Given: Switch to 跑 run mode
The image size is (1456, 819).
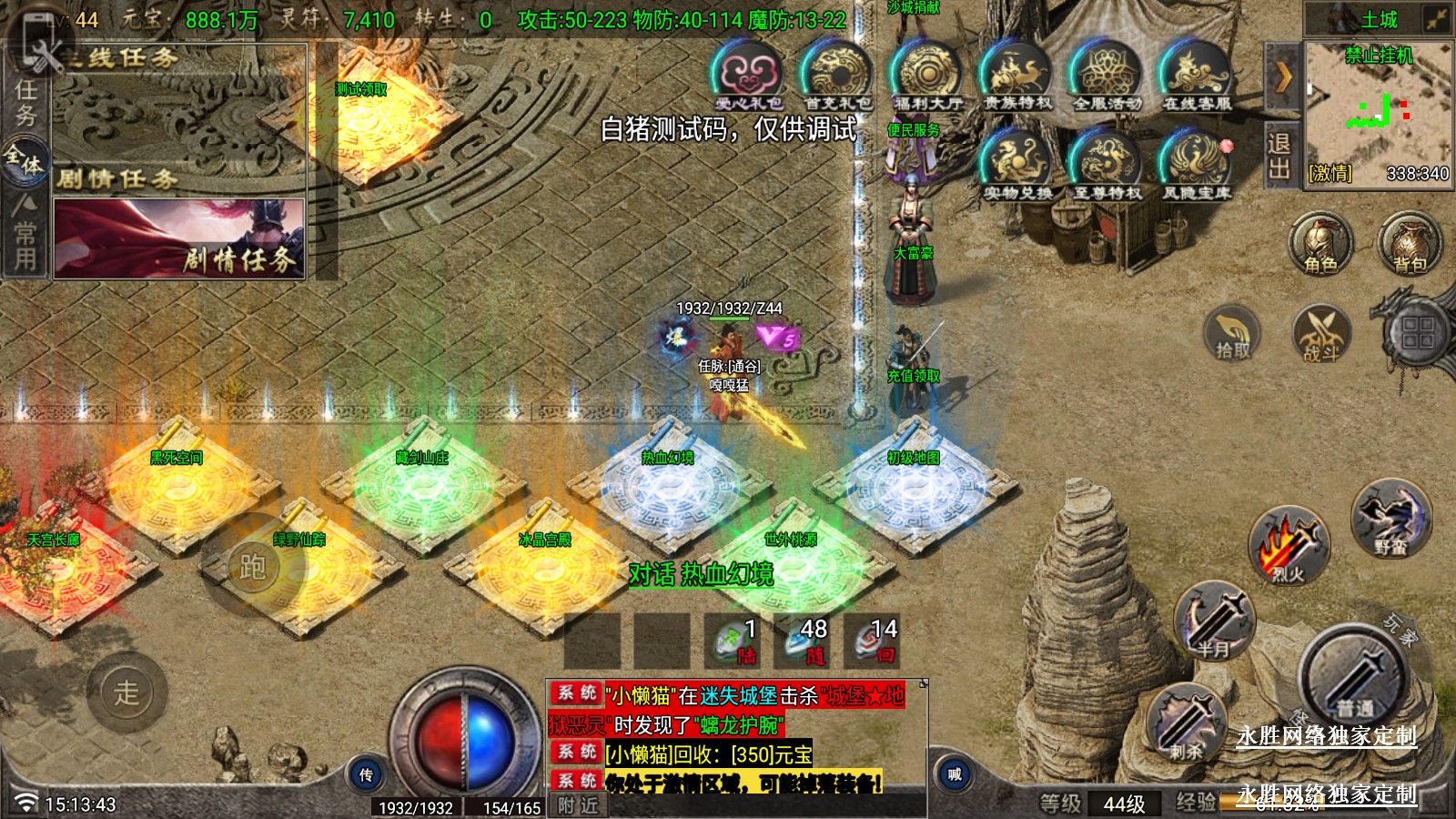Looking at the screenshot, I should (252, 567).
